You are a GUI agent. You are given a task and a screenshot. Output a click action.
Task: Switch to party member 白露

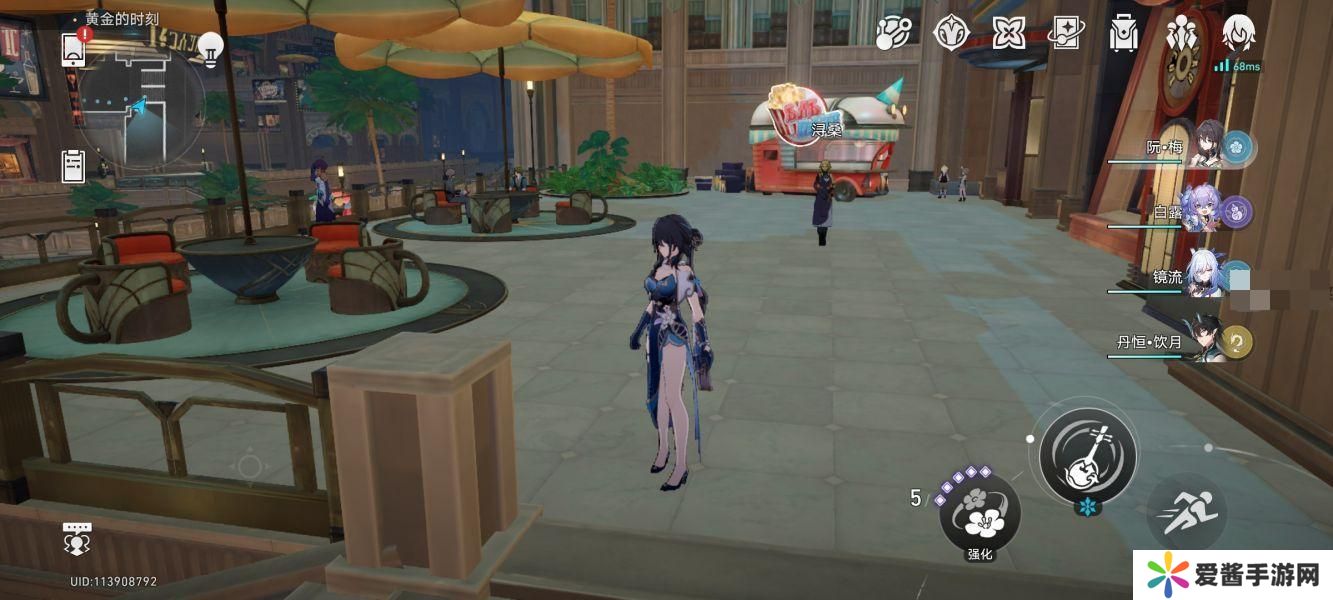pos(1205,212)
